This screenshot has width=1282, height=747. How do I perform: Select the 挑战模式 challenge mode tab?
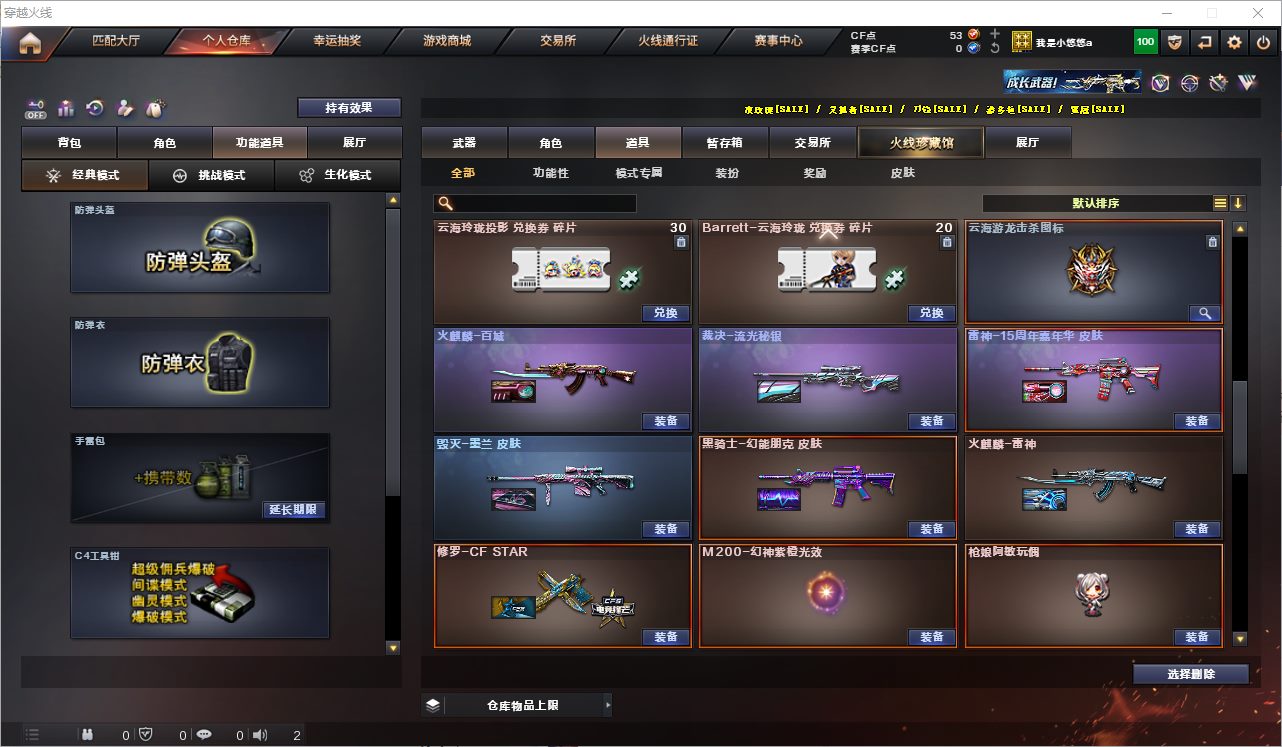tap(211, 175)
